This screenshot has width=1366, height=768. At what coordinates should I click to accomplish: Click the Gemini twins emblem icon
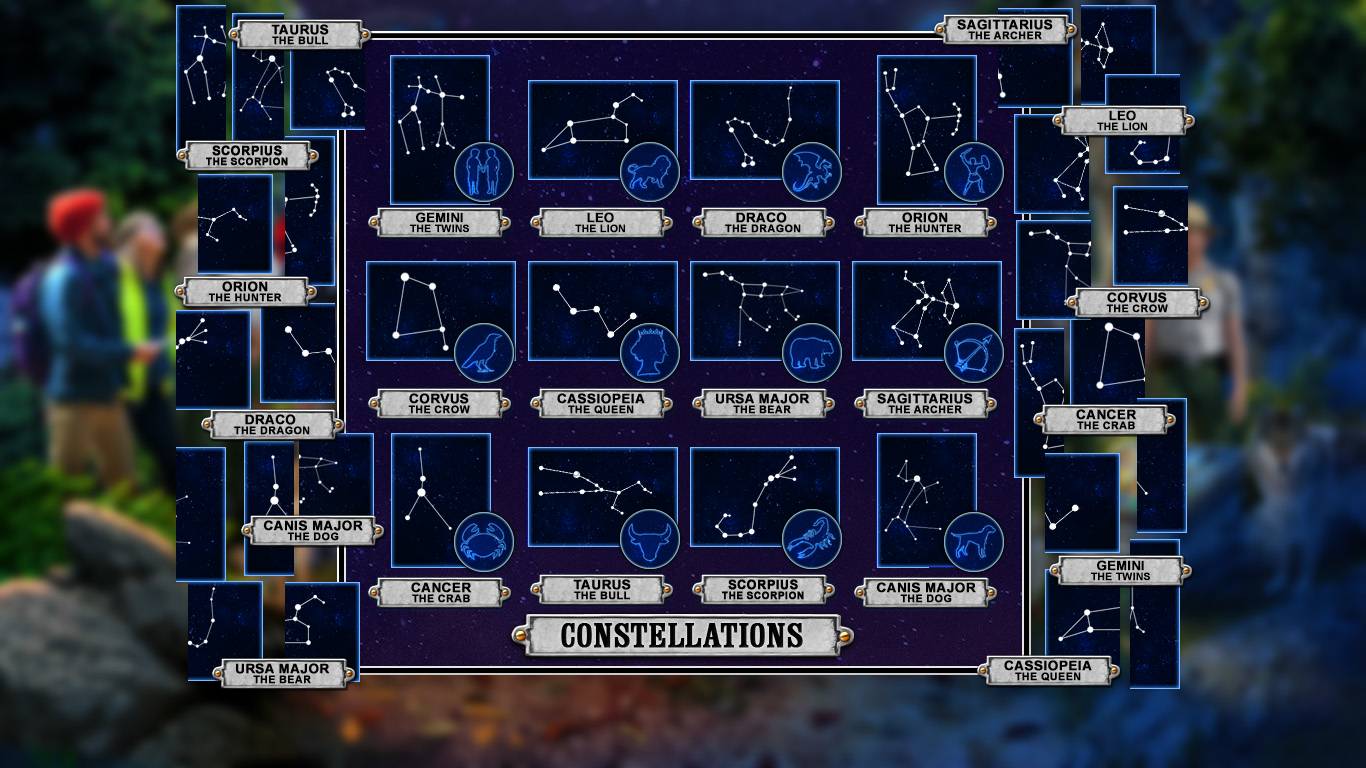484,173
